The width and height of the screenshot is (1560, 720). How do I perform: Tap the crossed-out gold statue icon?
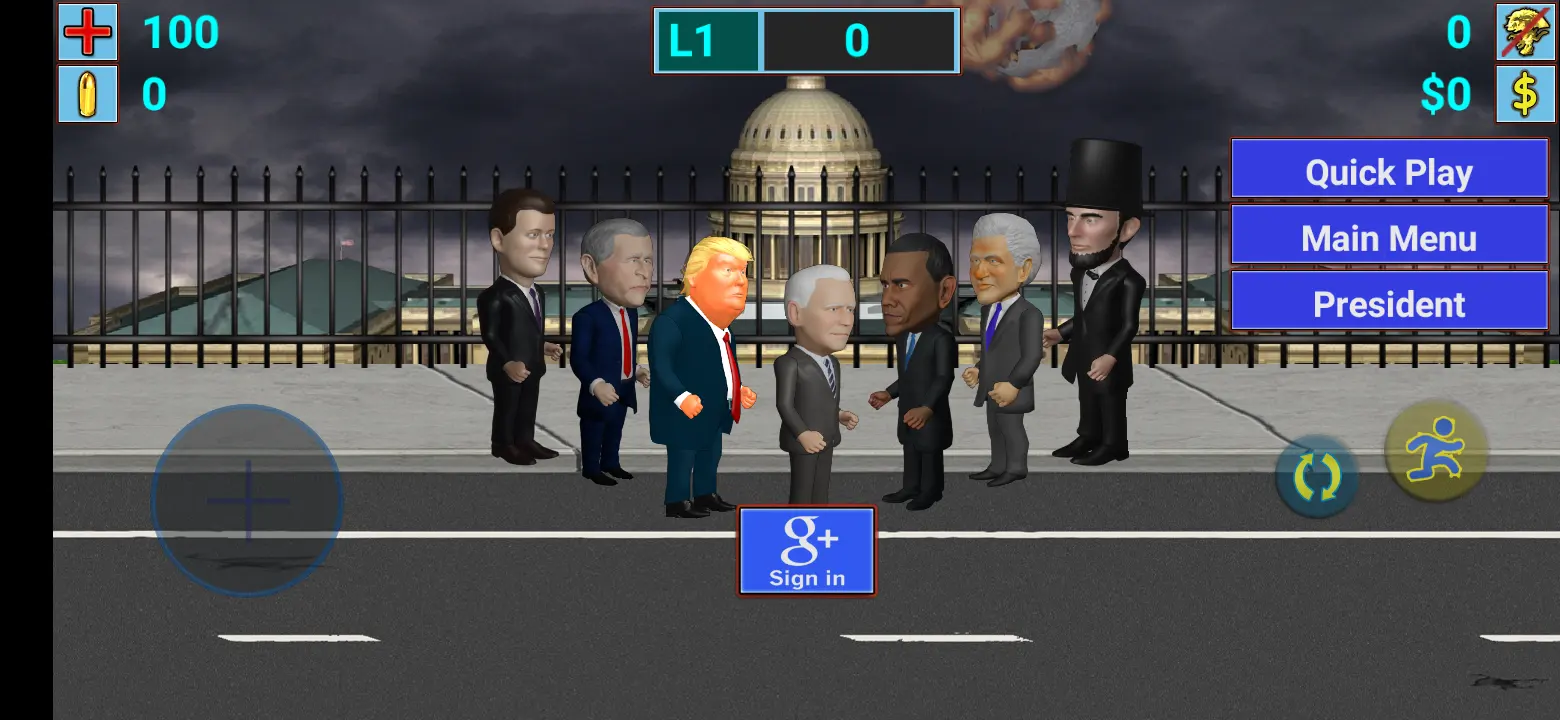1524,33
